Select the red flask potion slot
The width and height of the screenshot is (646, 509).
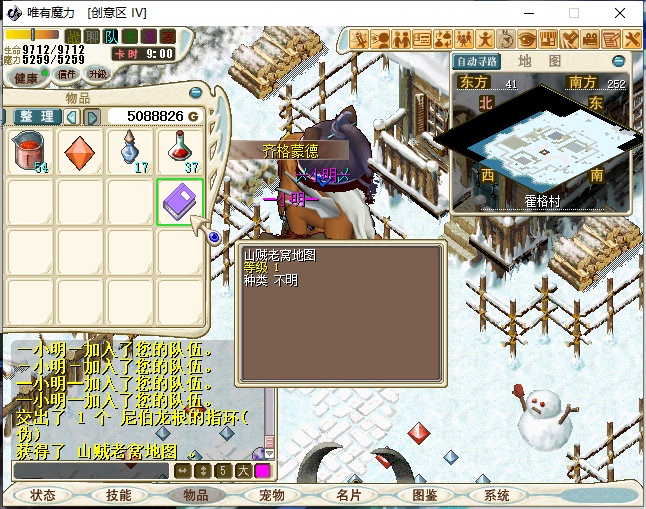pos(181,152)
